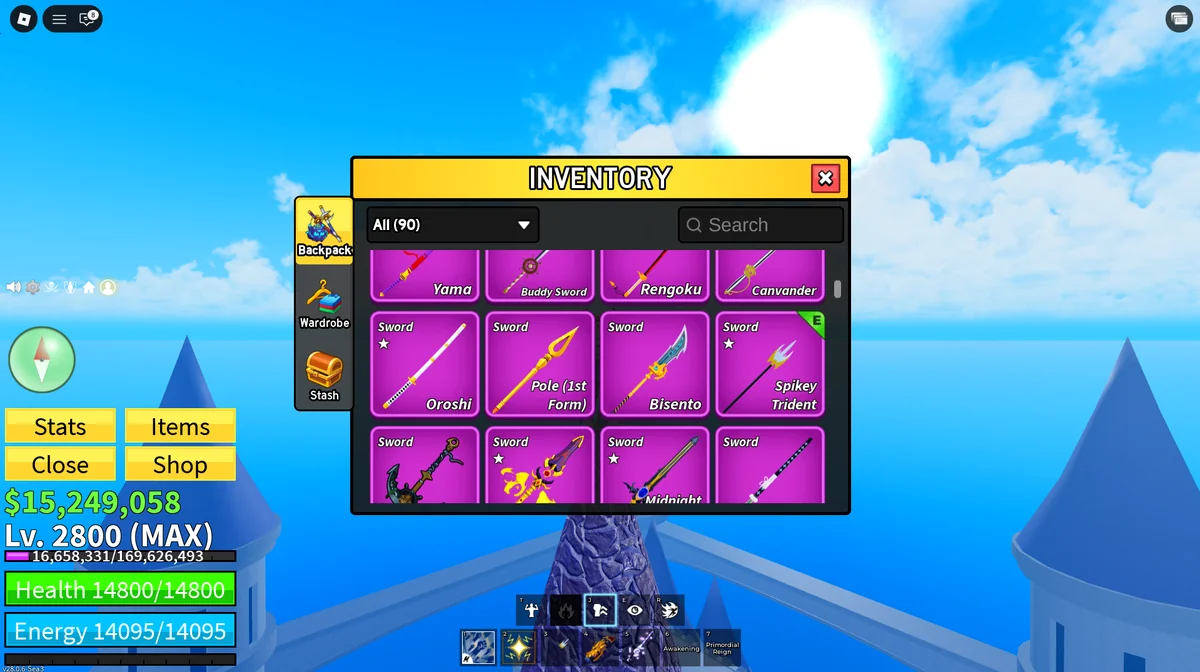Open the gear settings icon
The width and height of the screenshot is (1200, 672).
(33, 287)
